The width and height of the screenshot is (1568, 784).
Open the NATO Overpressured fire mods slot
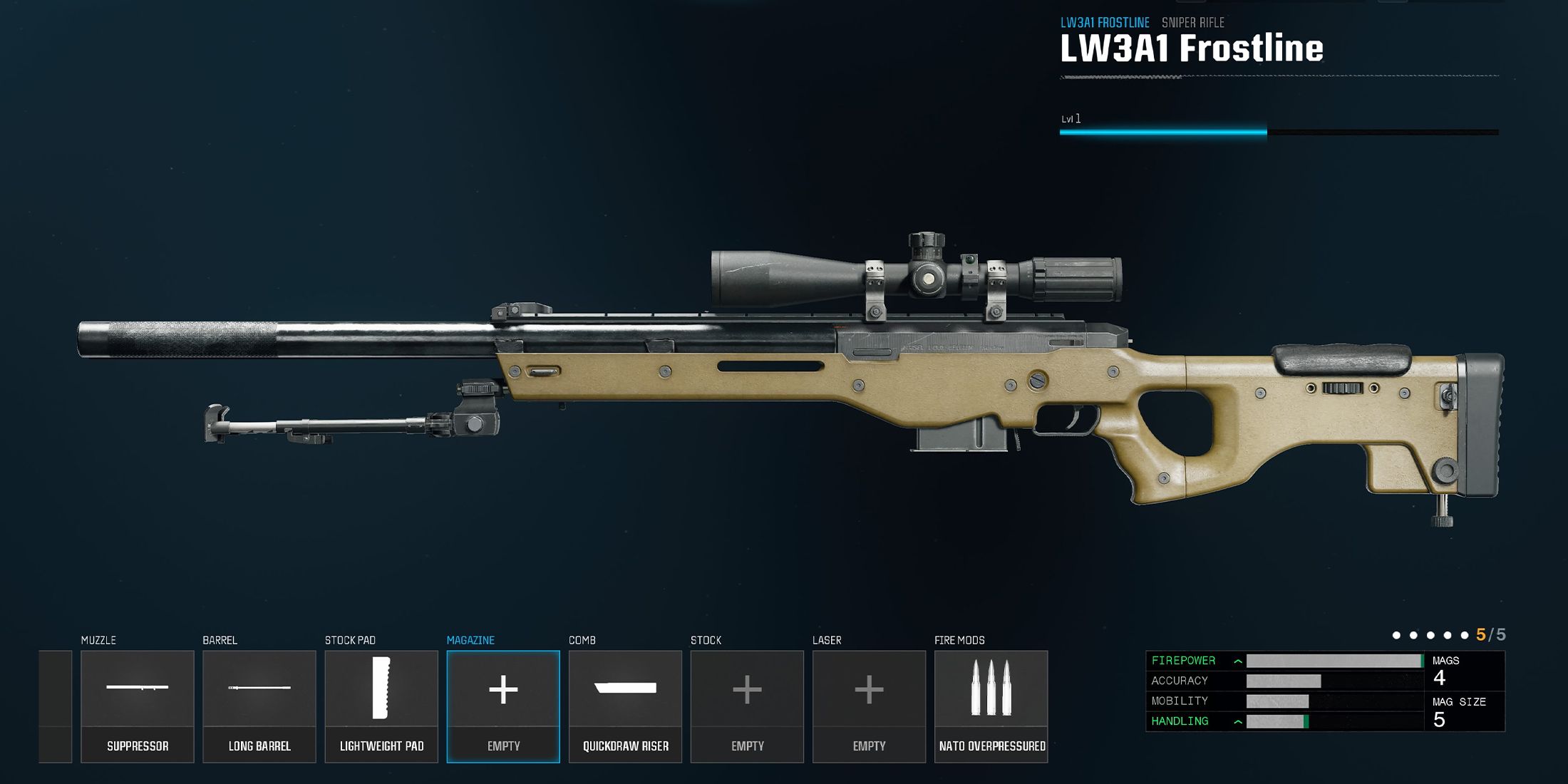[x=991, y=706]
